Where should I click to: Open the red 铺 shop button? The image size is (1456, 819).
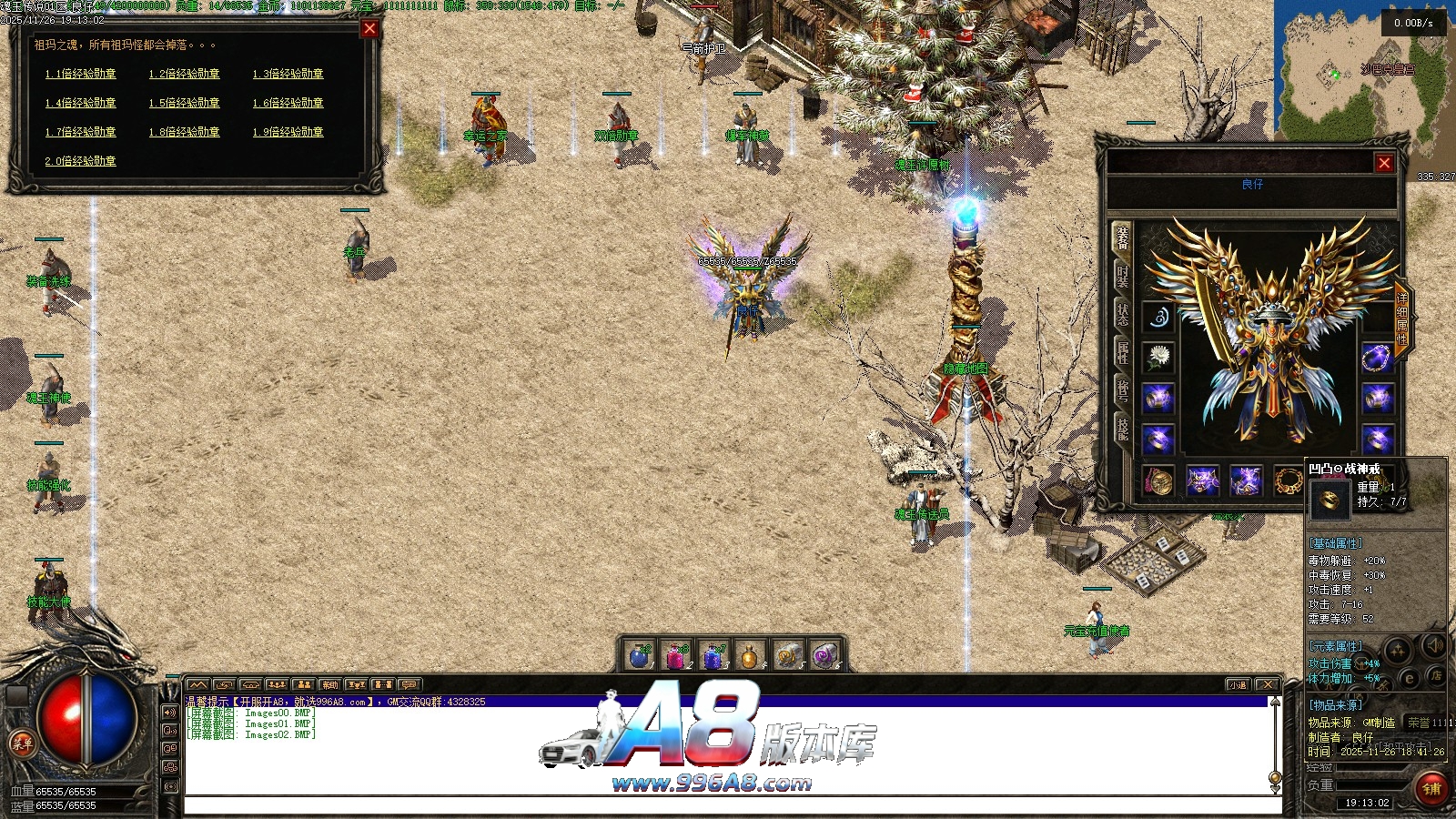point(1431,788)
